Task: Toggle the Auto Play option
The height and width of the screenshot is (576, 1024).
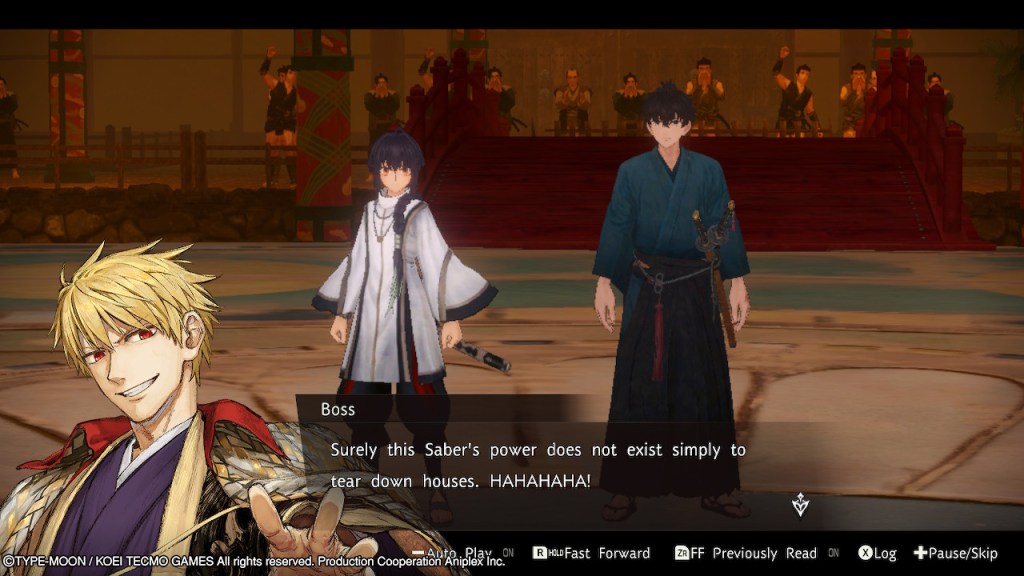Action: coord(462,553)
